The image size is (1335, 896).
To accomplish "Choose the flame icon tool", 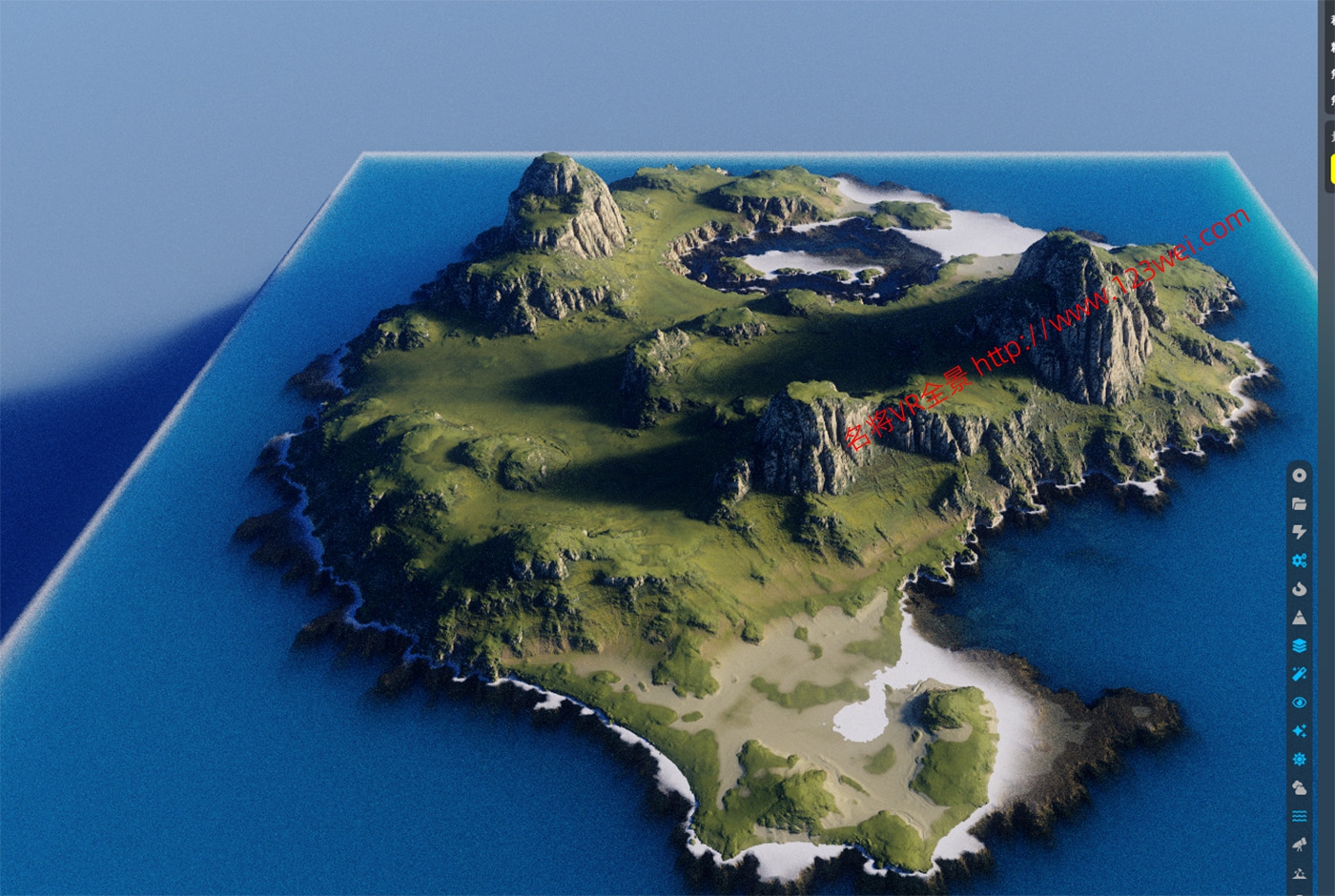I will (1299, 589).
